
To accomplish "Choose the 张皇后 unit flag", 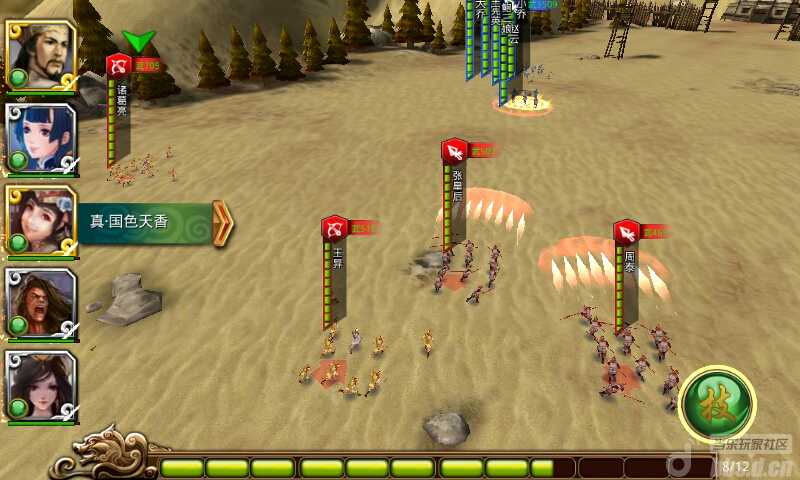I will click(x=454, y=151).
